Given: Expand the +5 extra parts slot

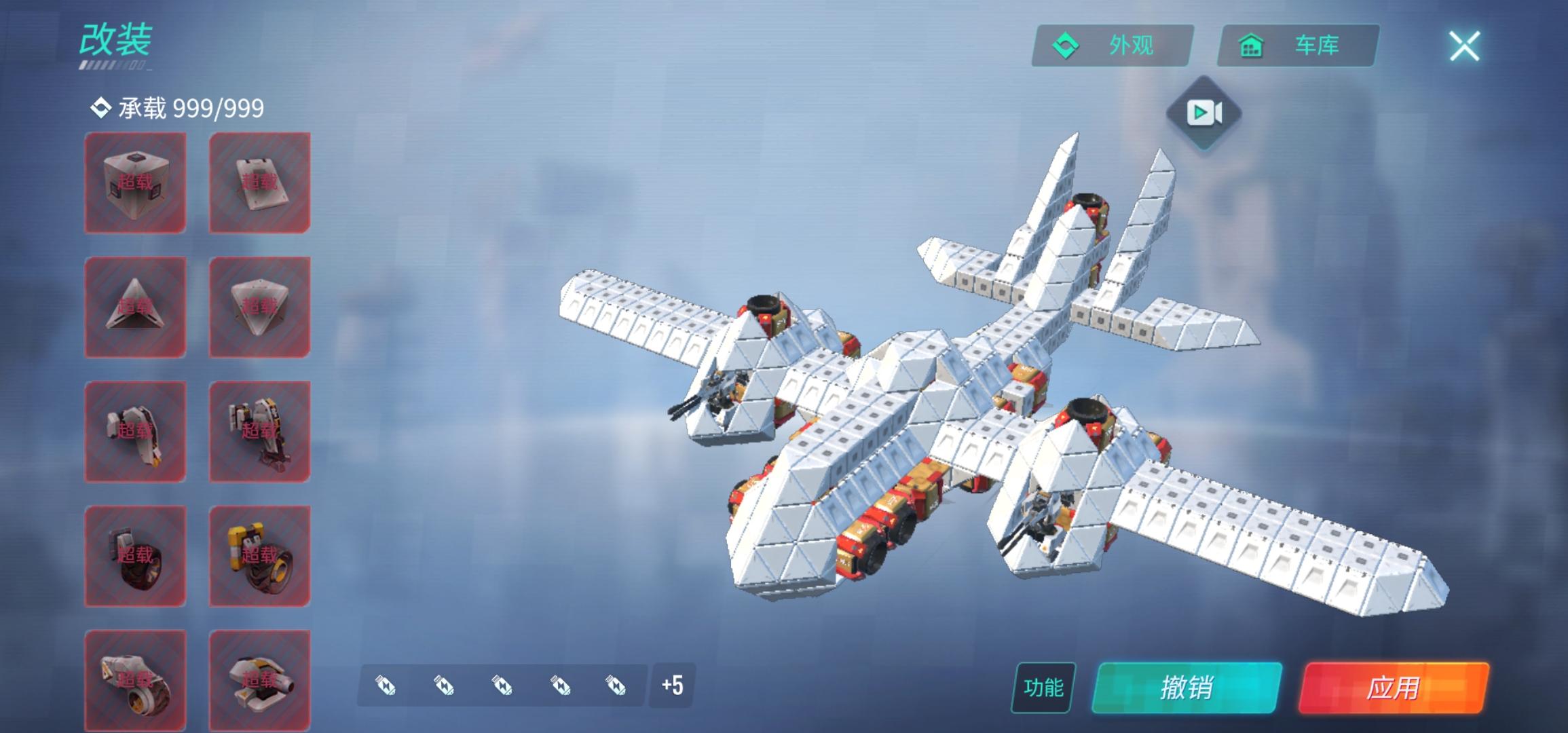Looking at the screenshot, I should (x=672, y=685).
